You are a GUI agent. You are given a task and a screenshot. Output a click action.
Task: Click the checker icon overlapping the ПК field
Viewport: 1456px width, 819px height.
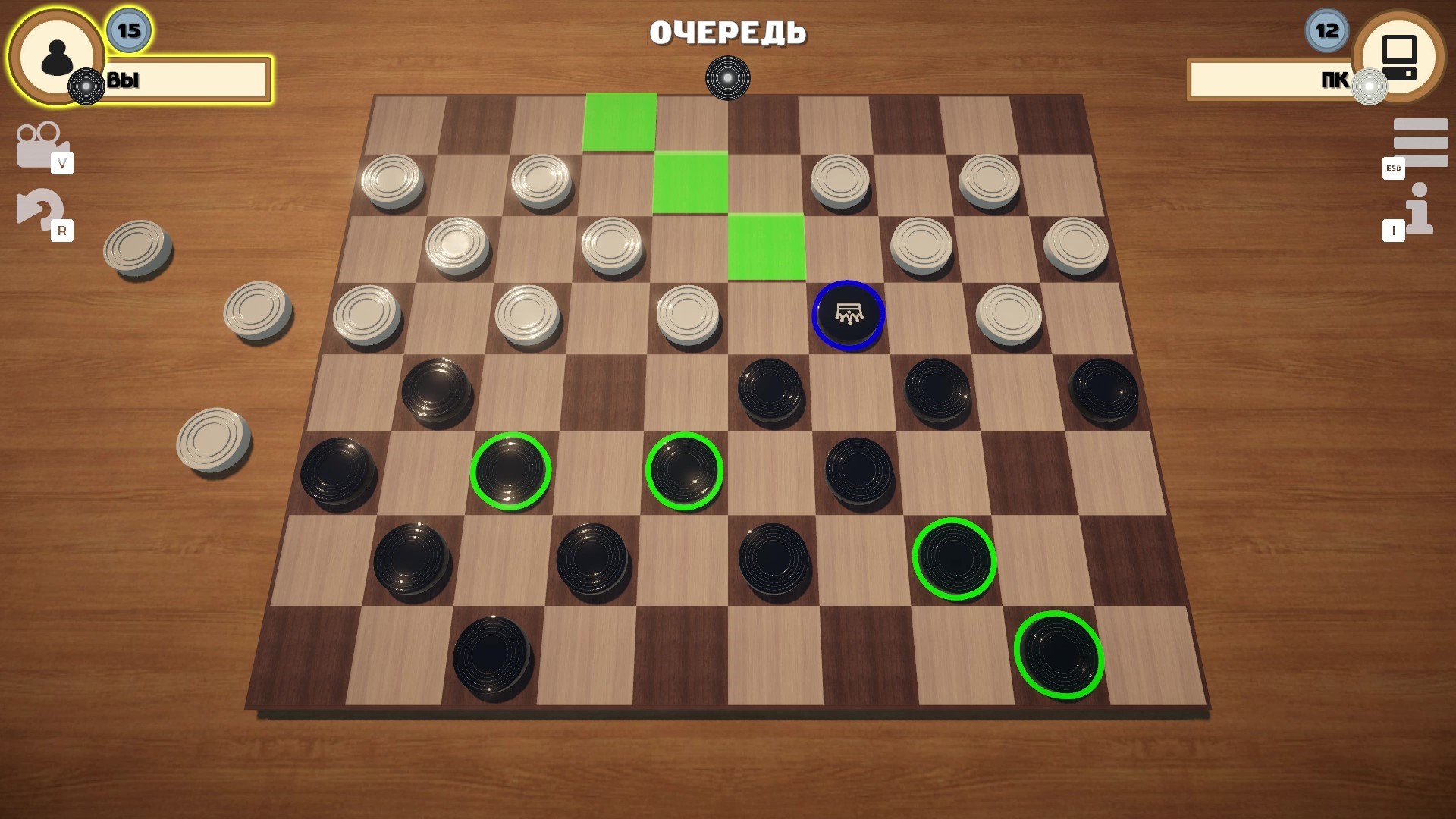pyautogui.click(x=1368, y=86)
